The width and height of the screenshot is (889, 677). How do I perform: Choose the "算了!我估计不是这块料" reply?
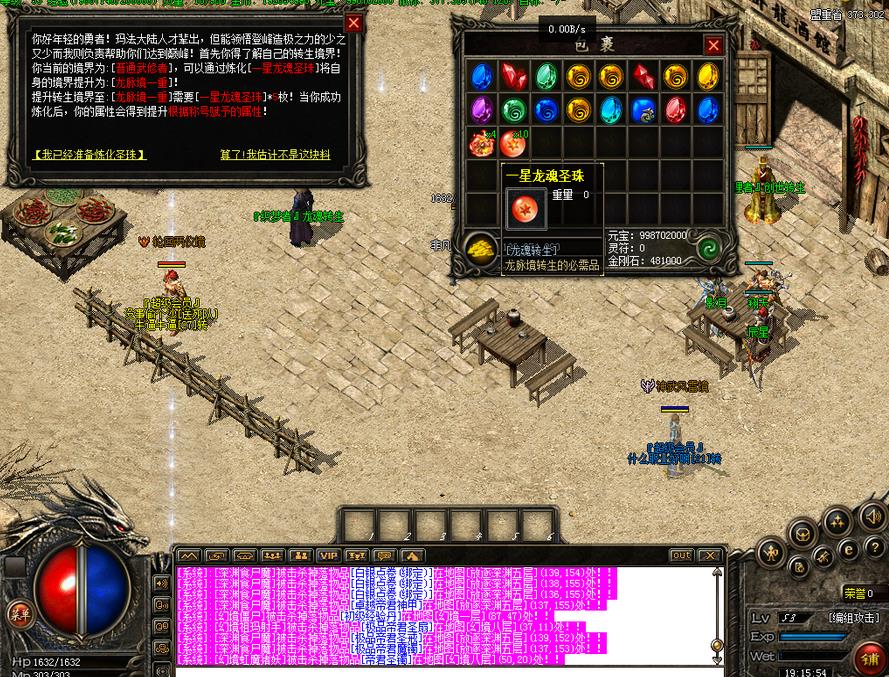[275, 155]
